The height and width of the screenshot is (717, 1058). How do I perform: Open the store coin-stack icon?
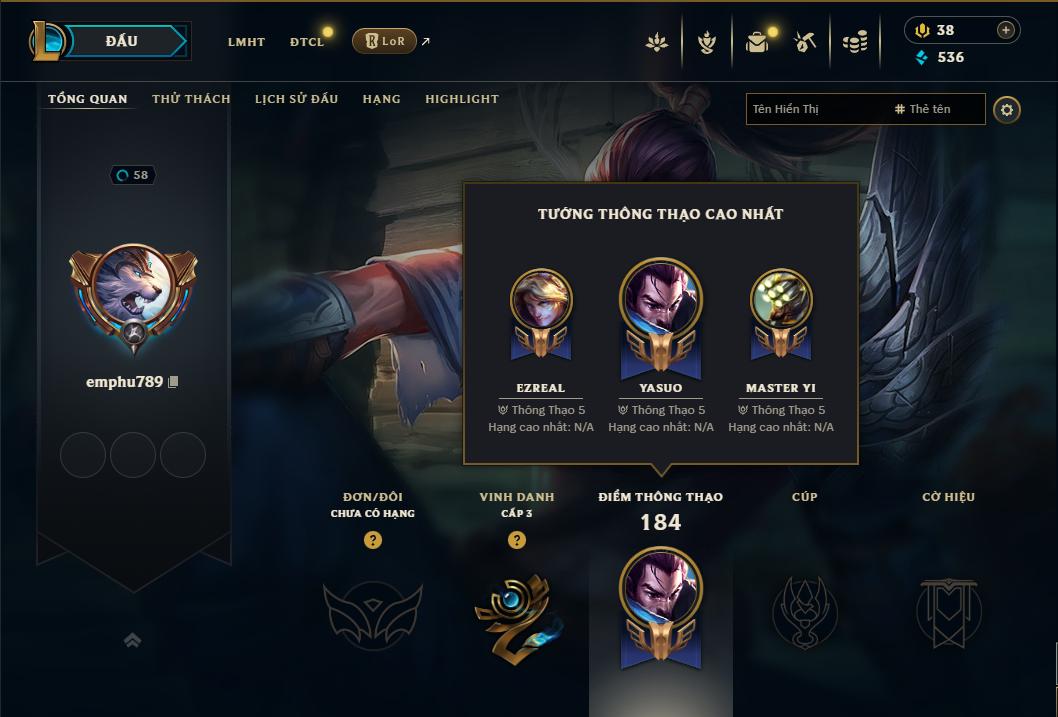coord(854,42)
